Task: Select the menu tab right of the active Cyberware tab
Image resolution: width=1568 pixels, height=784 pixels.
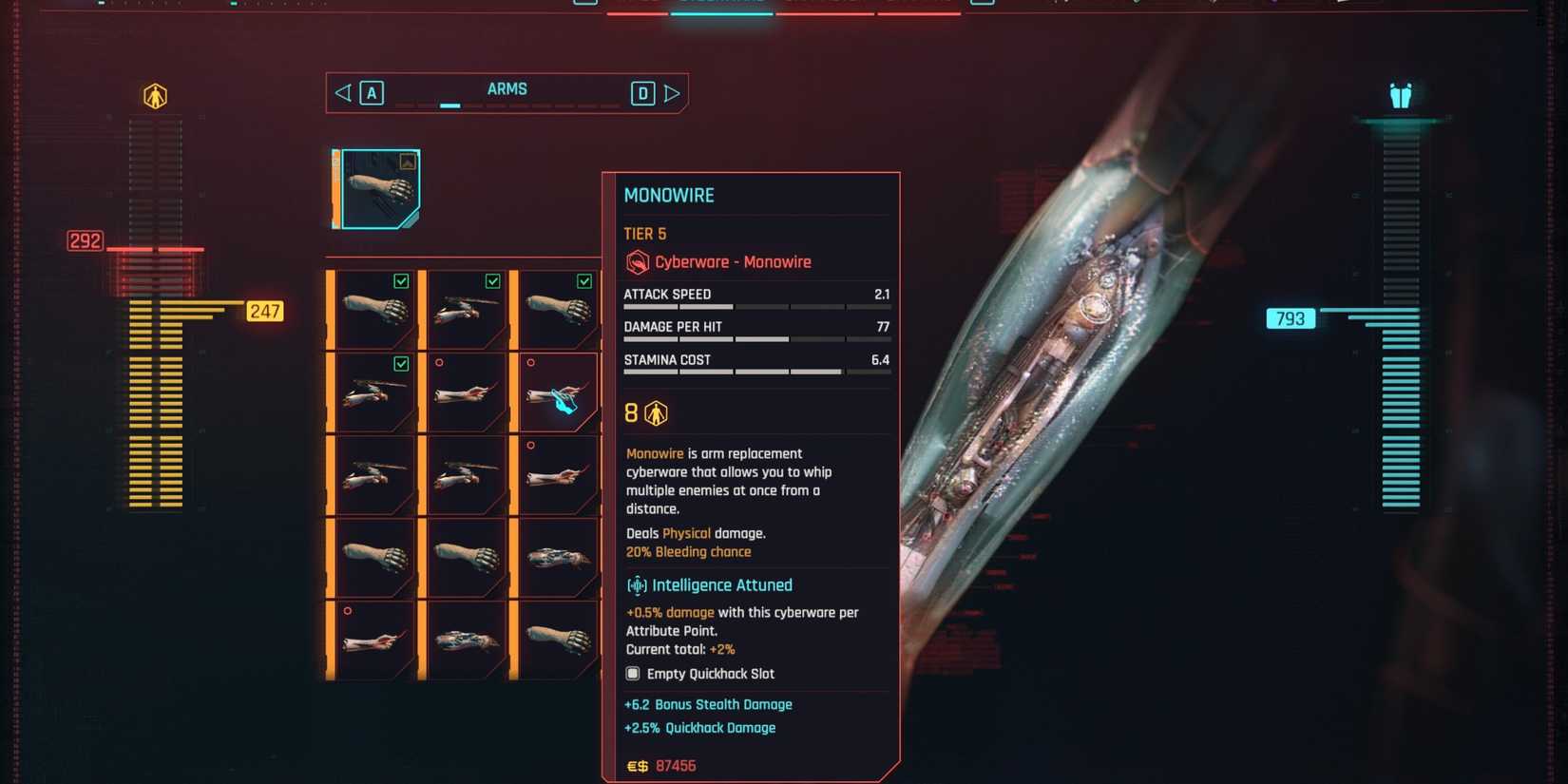Action: [x=823, y=5]
